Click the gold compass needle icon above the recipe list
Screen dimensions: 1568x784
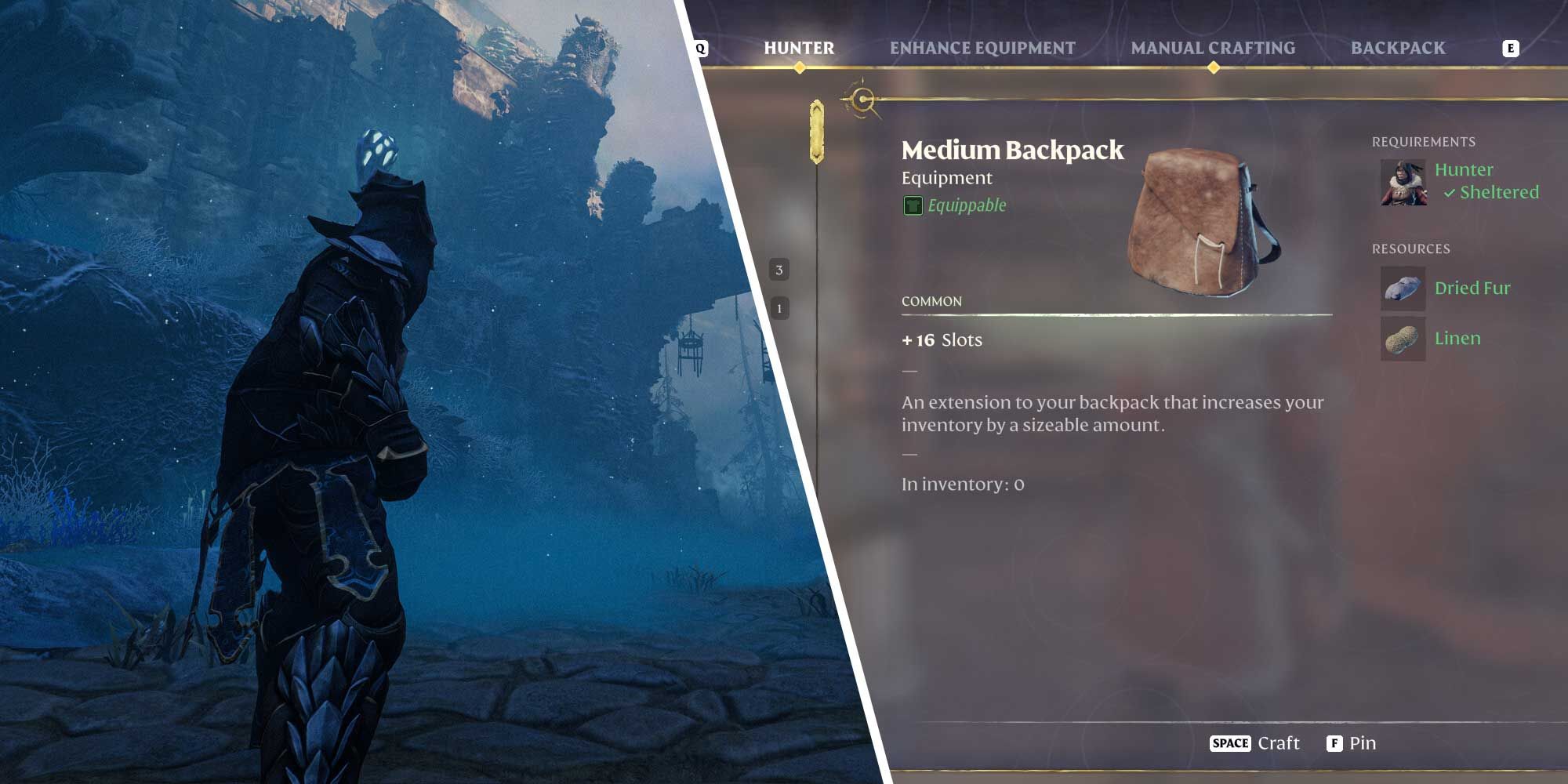(x=863, y=100)
